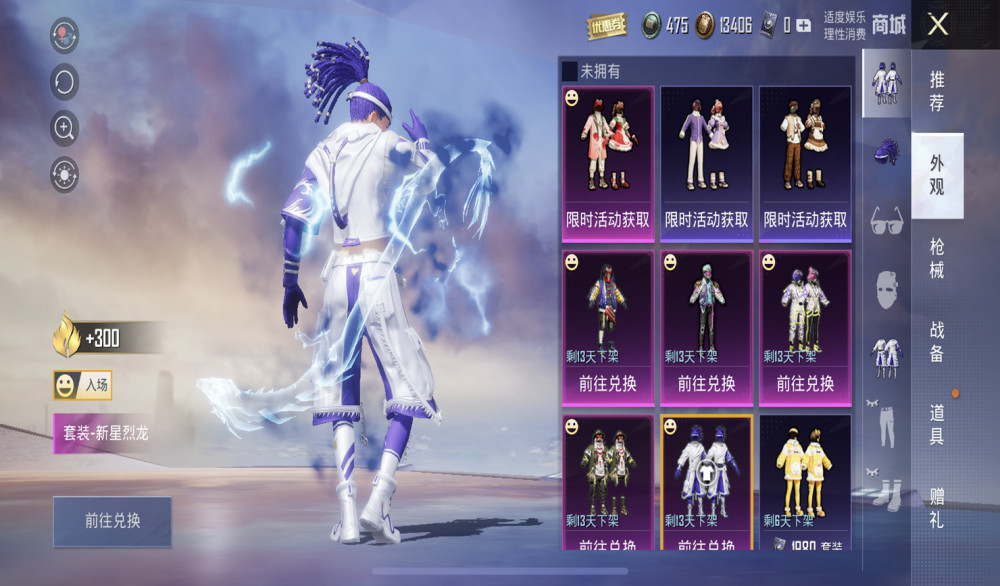Choose the yellow hoodie outfit card
Screen dimensions: 1000x586
click(805, 480)
